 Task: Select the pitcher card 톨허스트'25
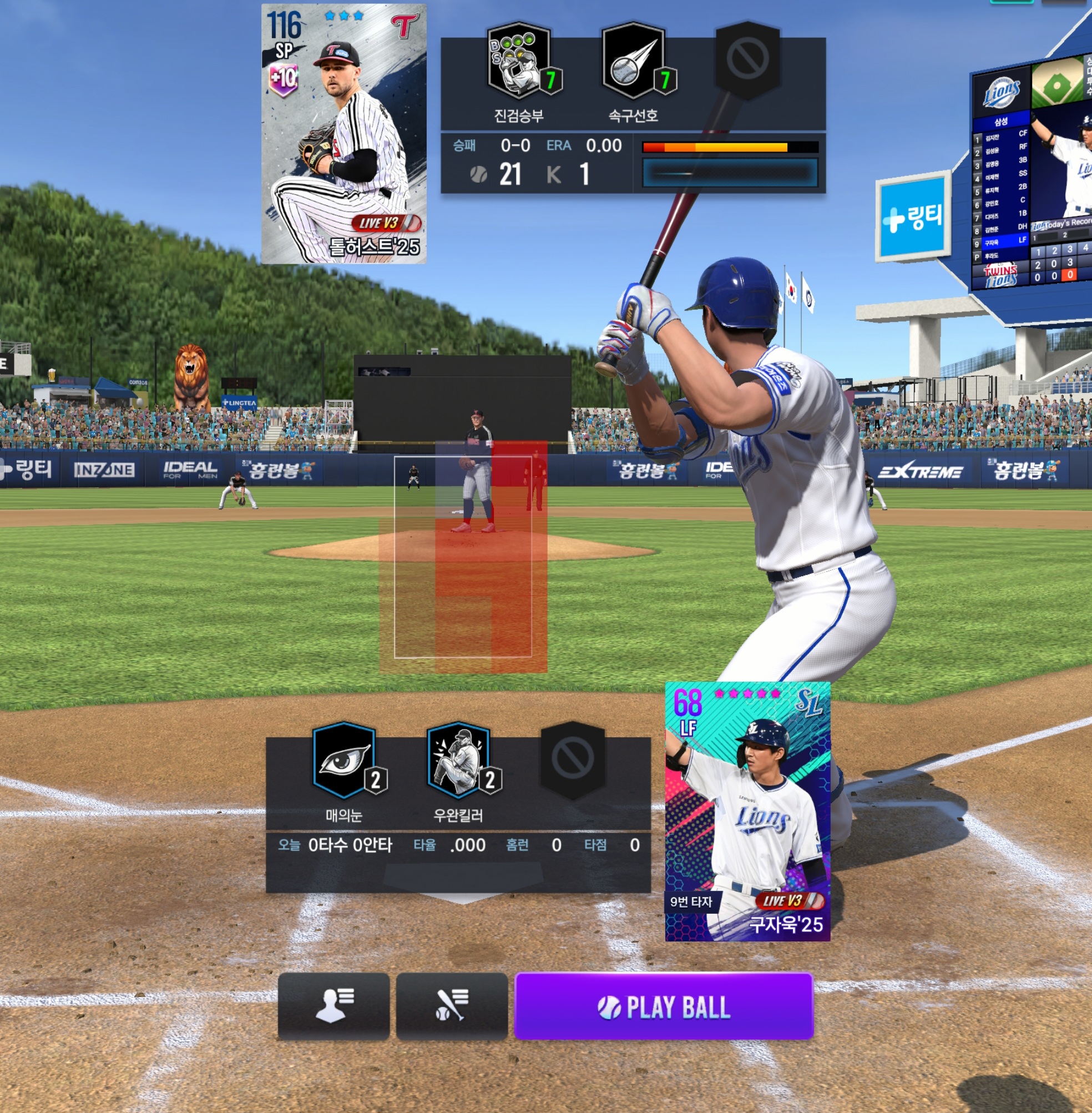click(343, 134)
